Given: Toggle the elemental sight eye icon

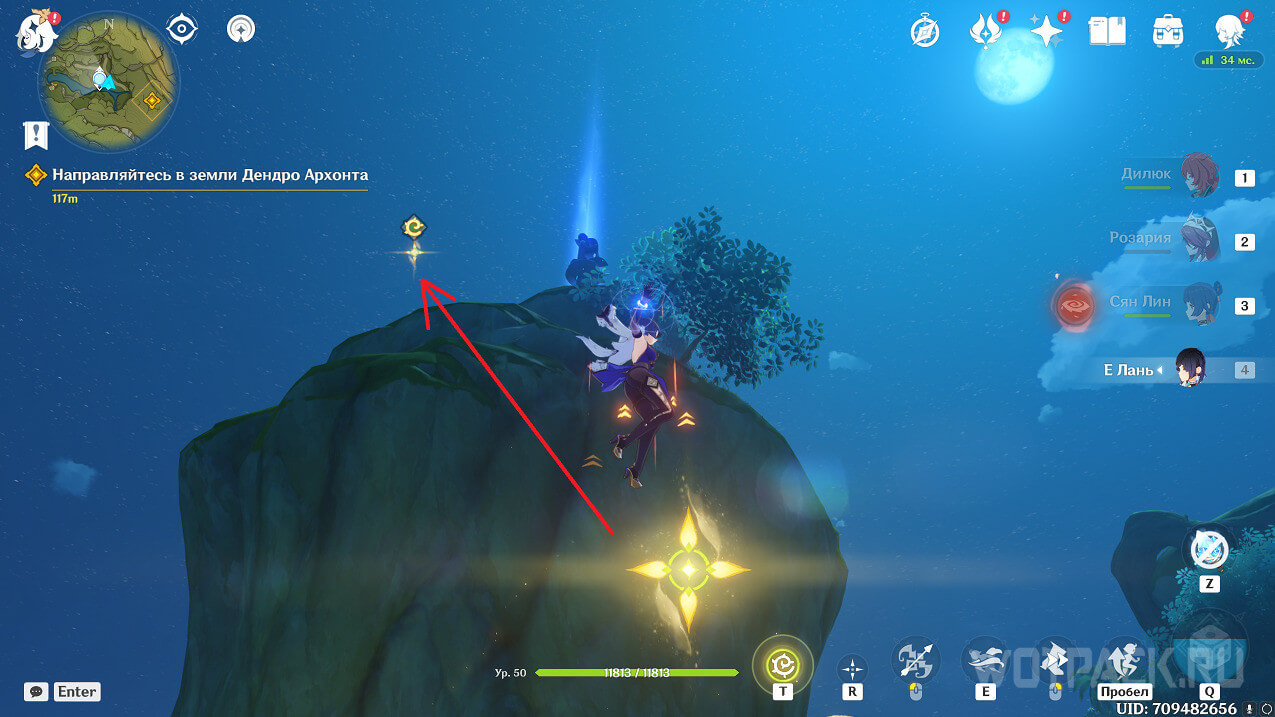Looking at the screenshot, I should pyautogui.click(x=181, y=29).
